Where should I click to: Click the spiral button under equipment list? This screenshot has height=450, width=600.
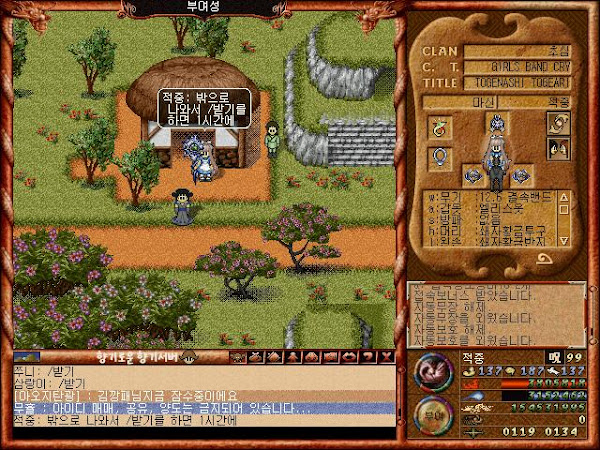543,258
